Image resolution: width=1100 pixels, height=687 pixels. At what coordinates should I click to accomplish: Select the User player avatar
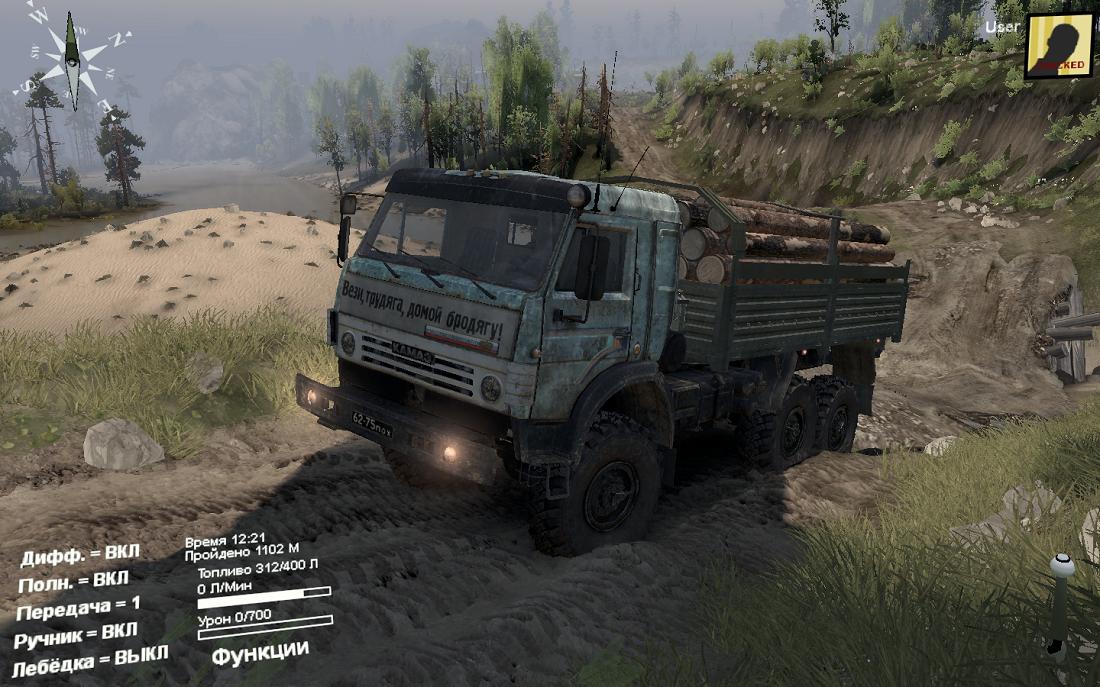pyautogui.click(x=1058, y=45)
